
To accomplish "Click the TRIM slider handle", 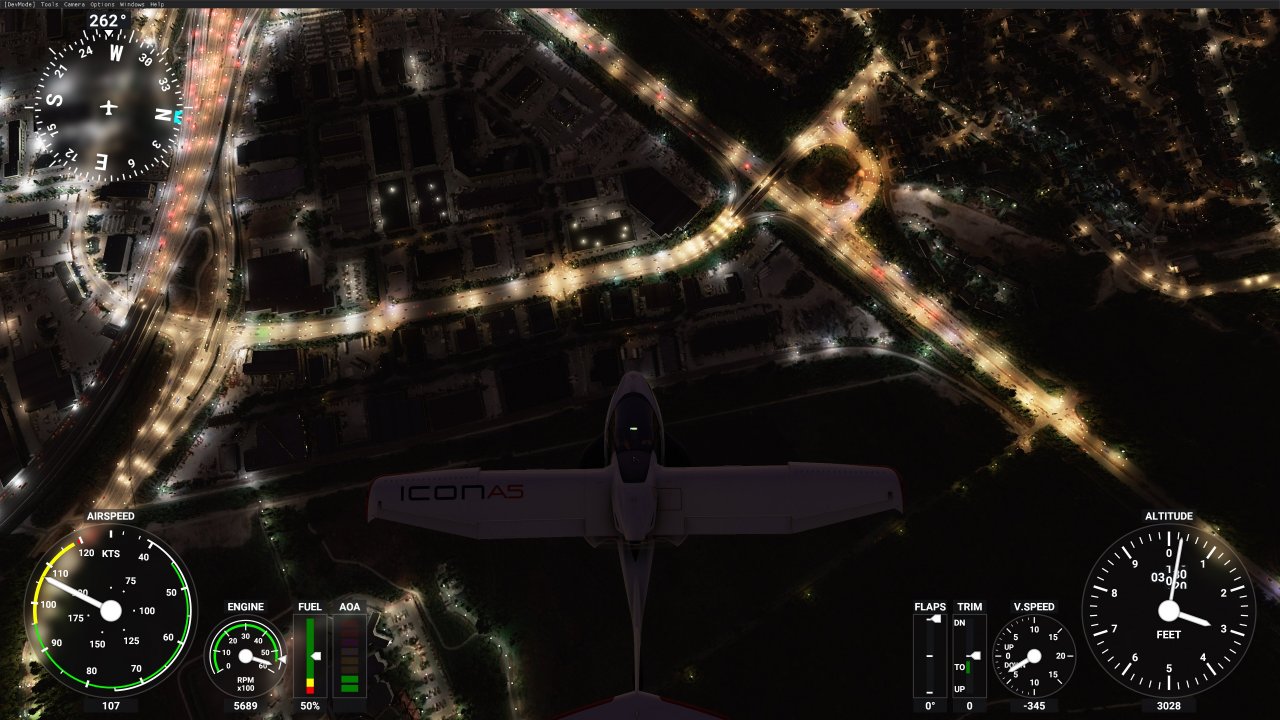I will [974, 655].
